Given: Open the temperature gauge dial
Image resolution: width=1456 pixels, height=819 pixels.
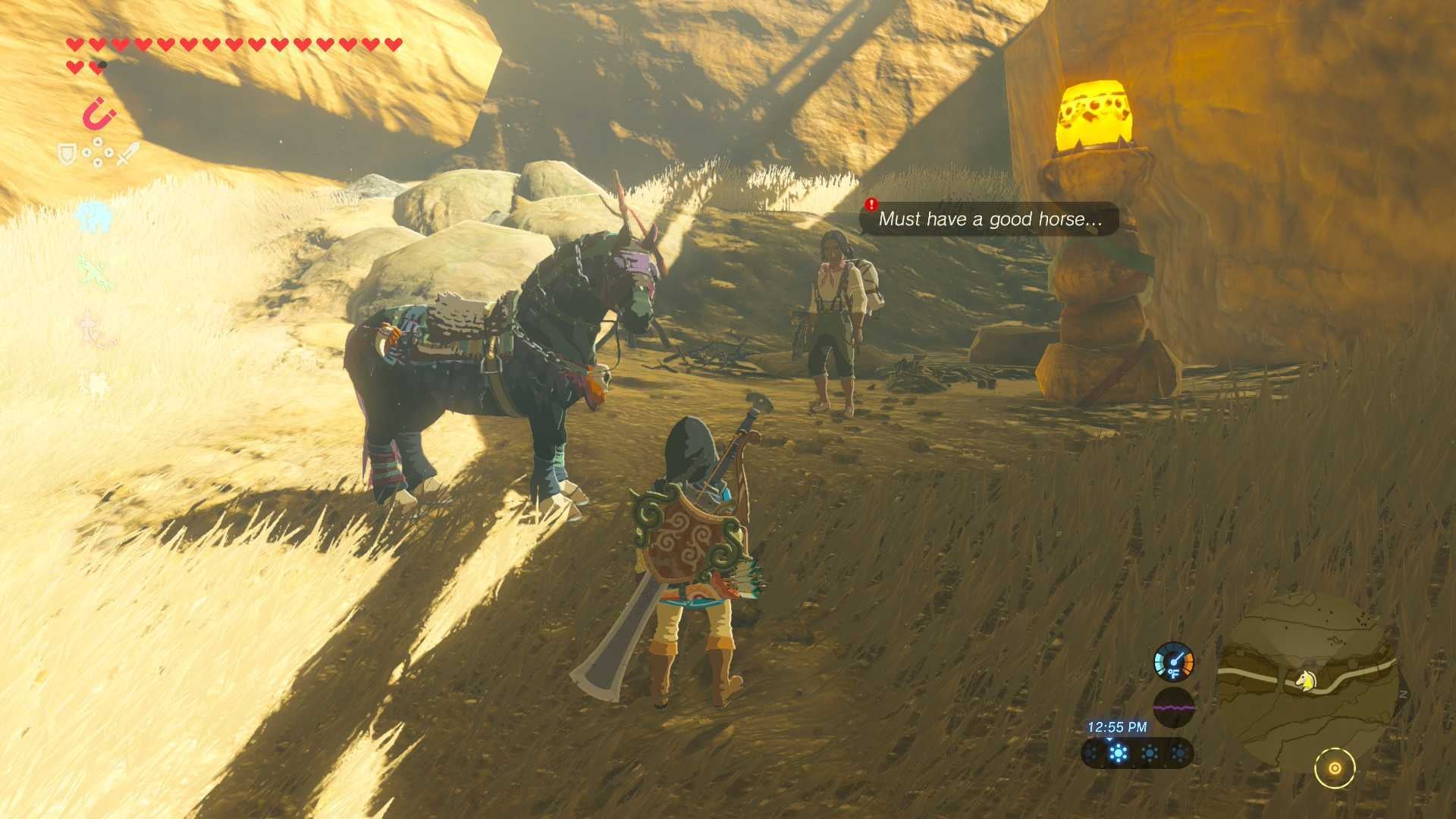Looking at the screenshot, I should 1174,662.
